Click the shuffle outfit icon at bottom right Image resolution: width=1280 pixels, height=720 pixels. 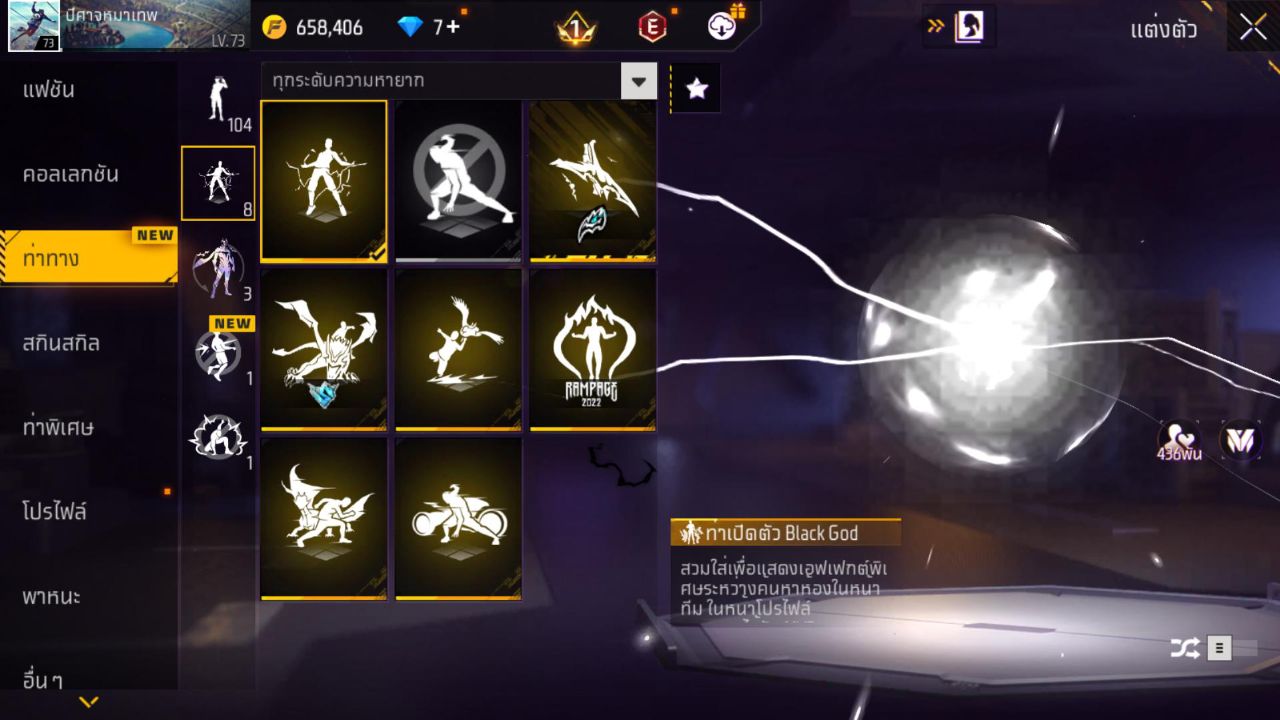point(1185,648)
